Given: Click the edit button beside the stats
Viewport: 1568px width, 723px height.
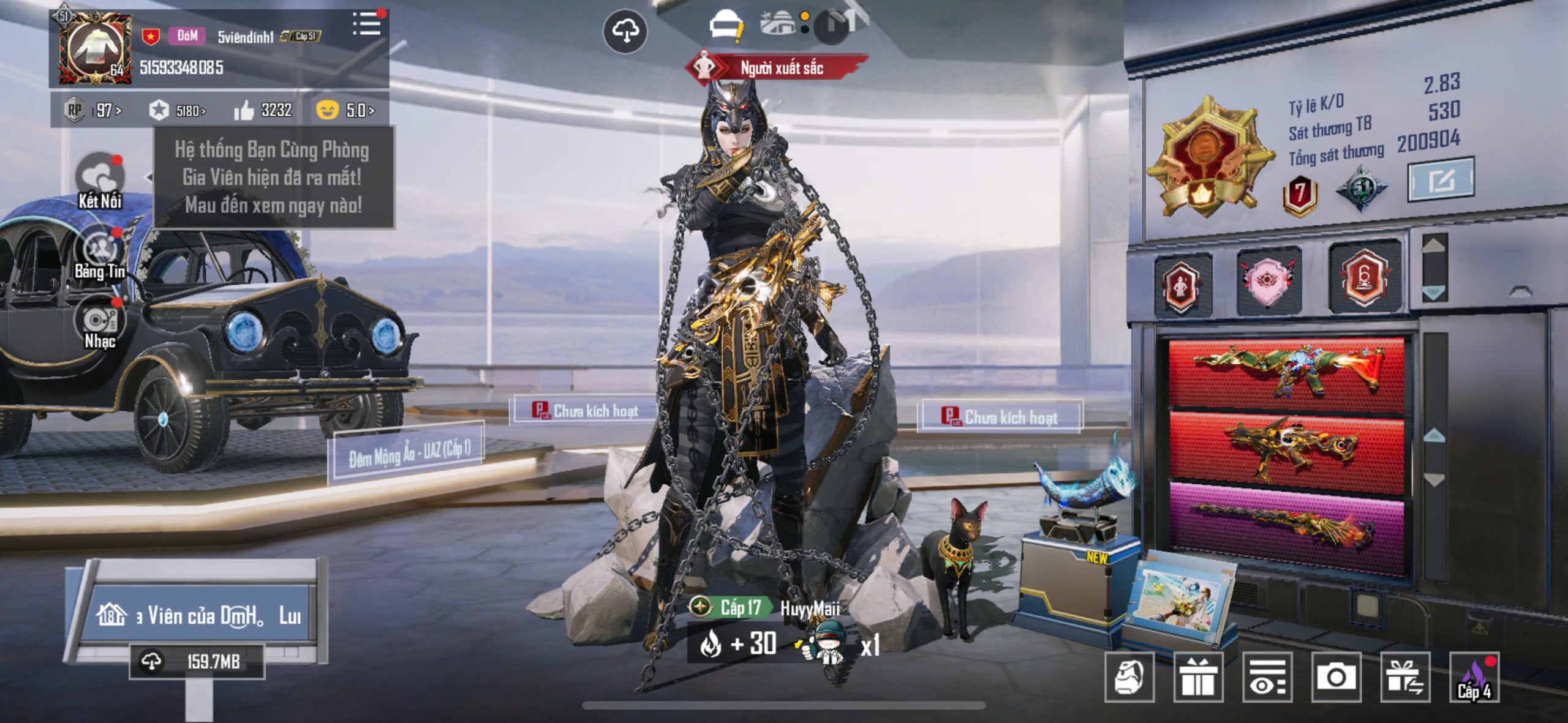Looking at the screenshot, I should coord(1441,180).
